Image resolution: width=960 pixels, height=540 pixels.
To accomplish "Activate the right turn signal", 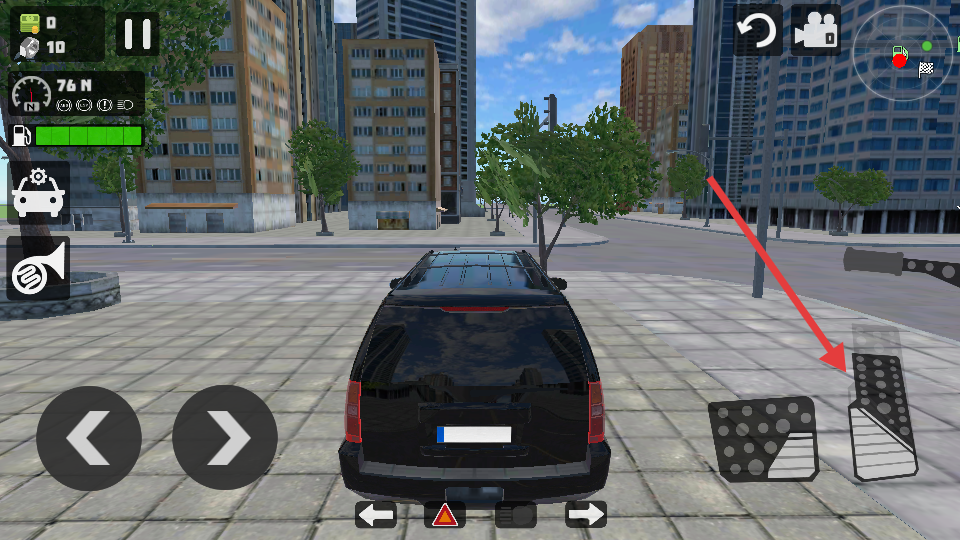I will [586, 515].
